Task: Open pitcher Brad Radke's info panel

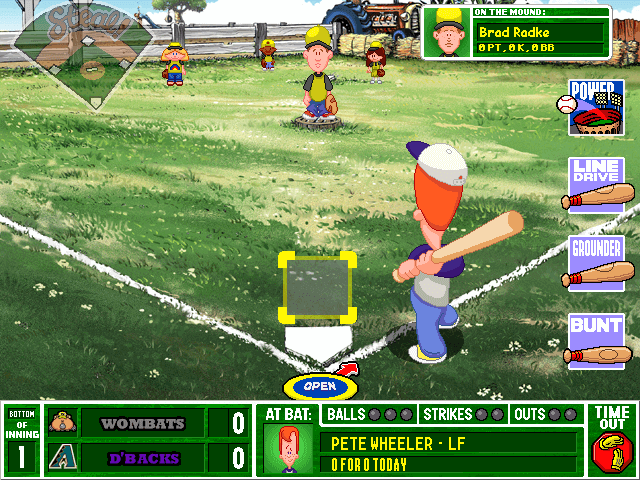Action: [x=516, y=33]
